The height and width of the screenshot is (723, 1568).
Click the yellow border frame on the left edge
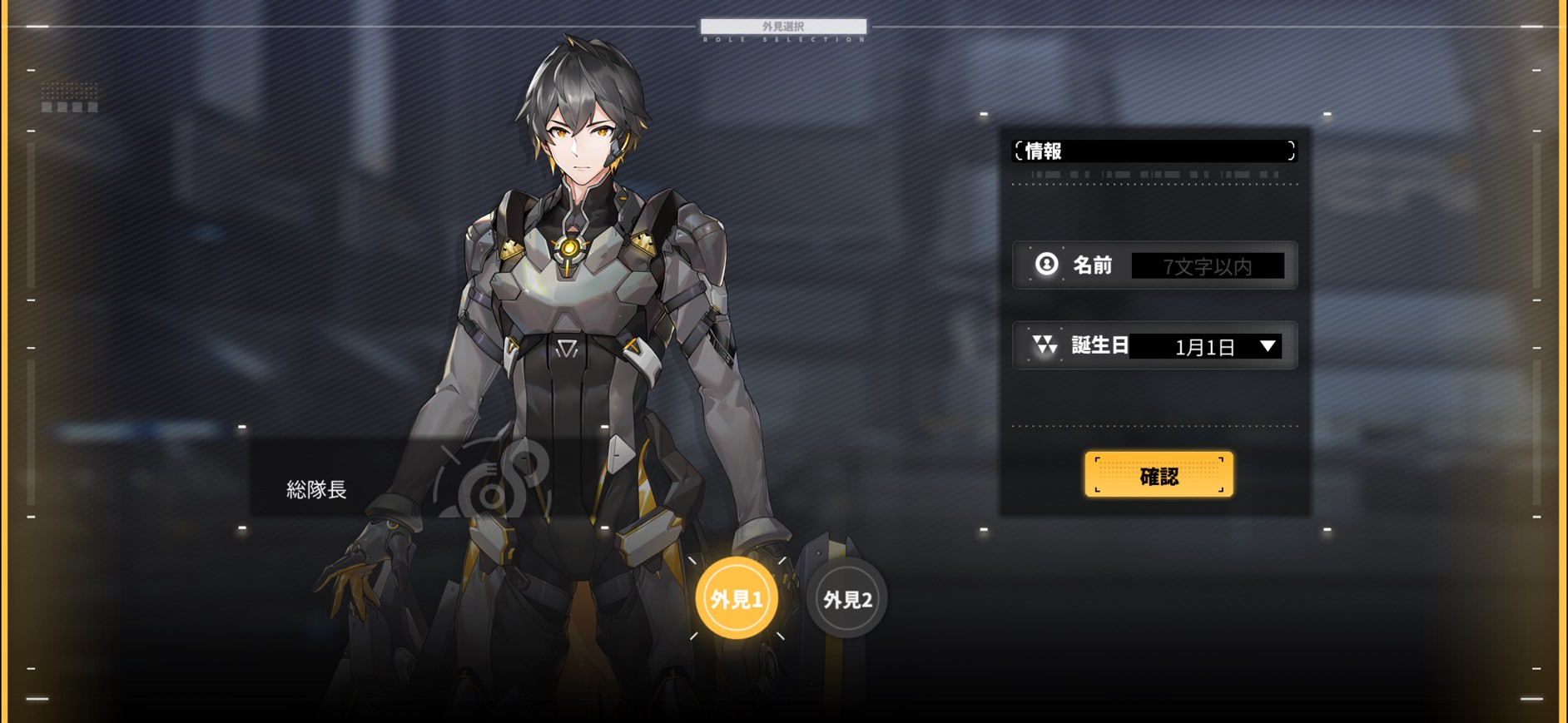[x=6, y=361]
